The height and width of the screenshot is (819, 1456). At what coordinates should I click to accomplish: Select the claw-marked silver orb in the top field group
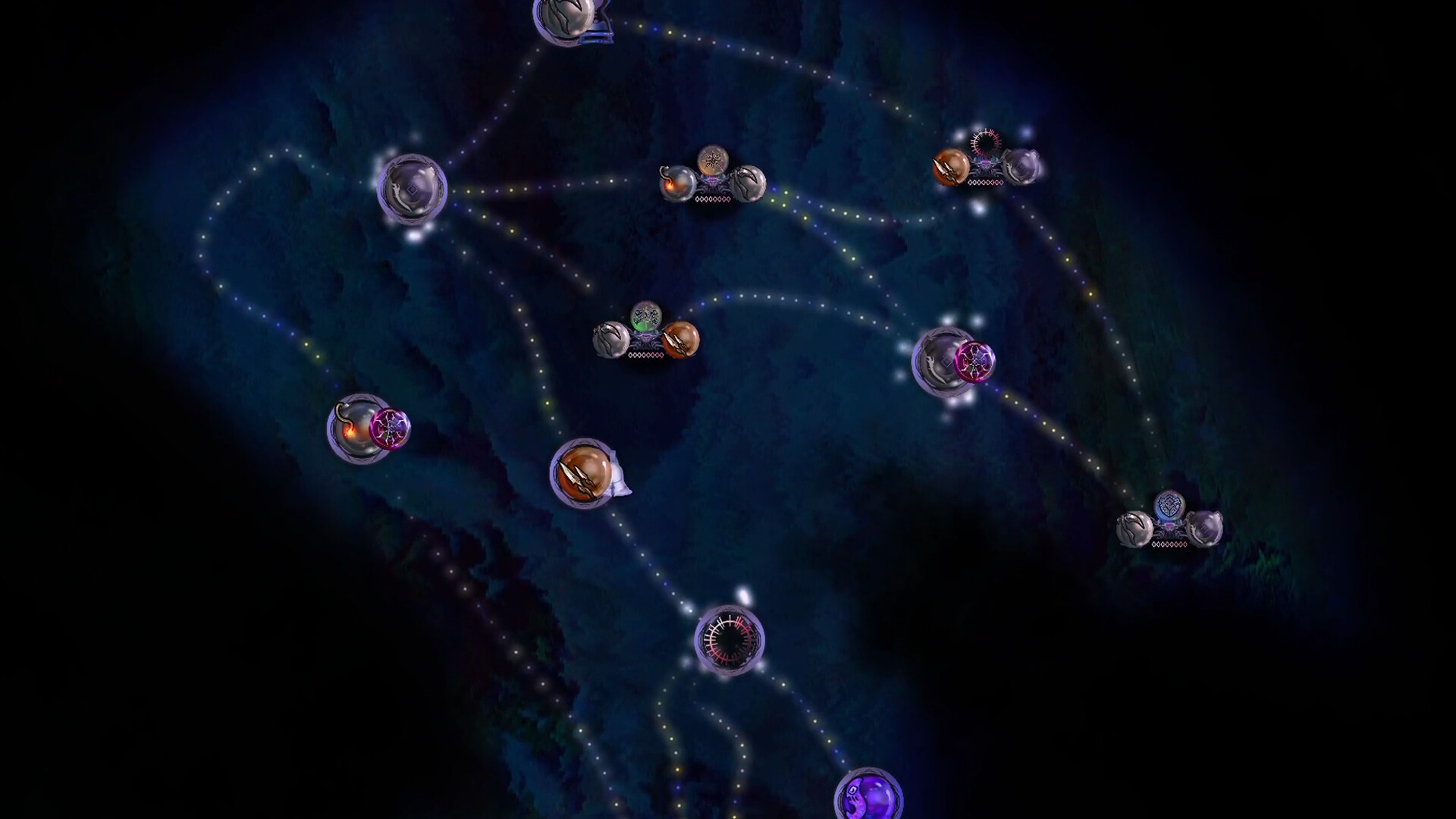click(x=747, y=186)
